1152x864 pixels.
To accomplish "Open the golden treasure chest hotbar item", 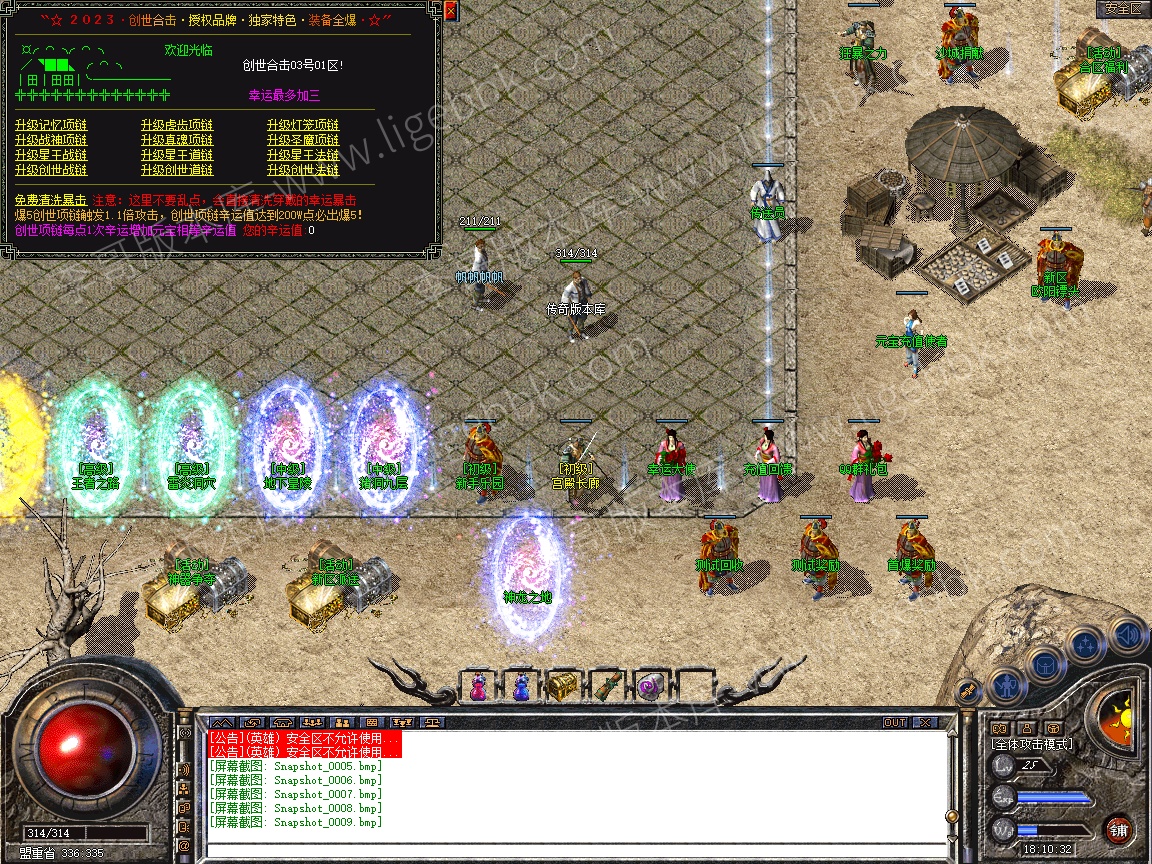I will point(563,687).
